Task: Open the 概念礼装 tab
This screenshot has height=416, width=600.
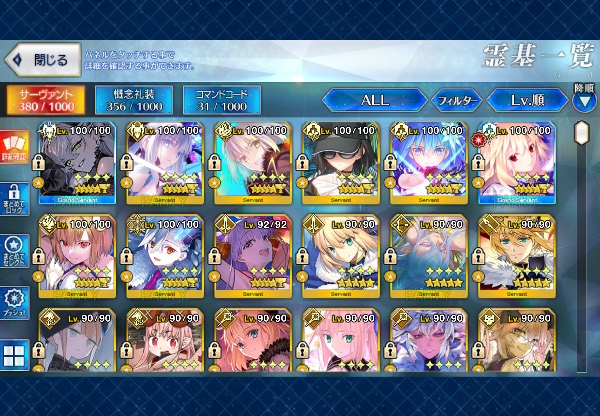Action: 133,100
